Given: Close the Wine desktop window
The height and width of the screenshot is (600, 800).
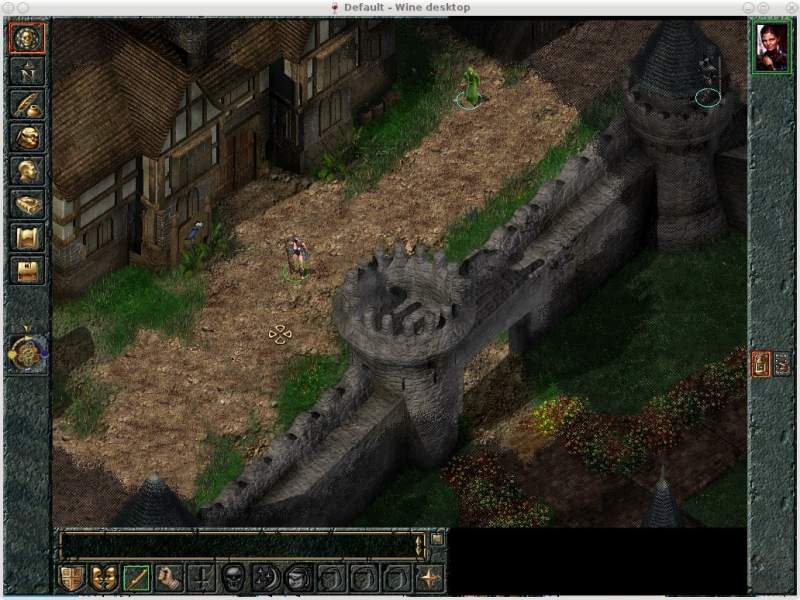Looking at the screenshot, I should [x=790, y=7].
